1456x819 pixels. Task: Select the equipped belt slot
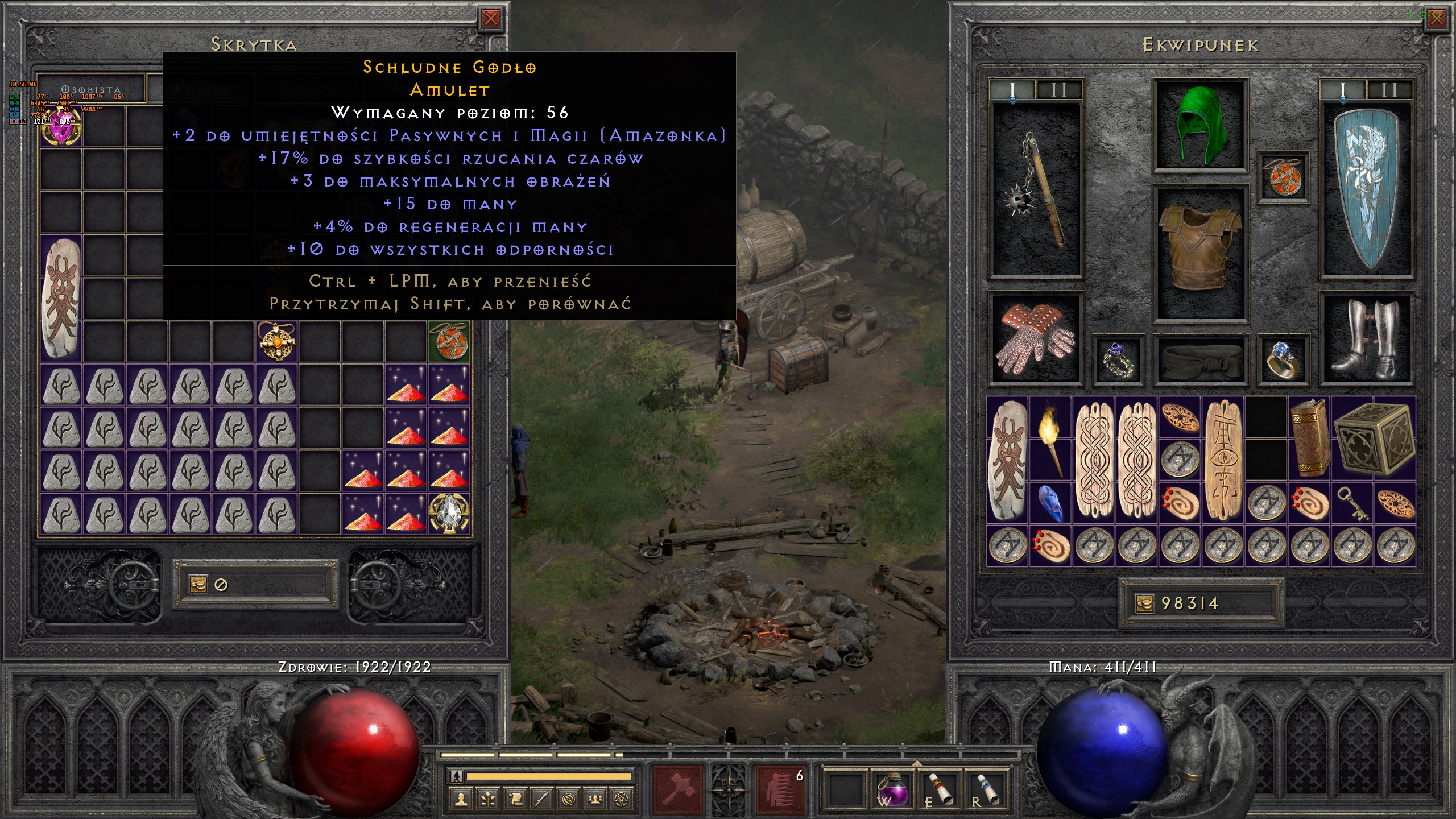(1200, 360)
